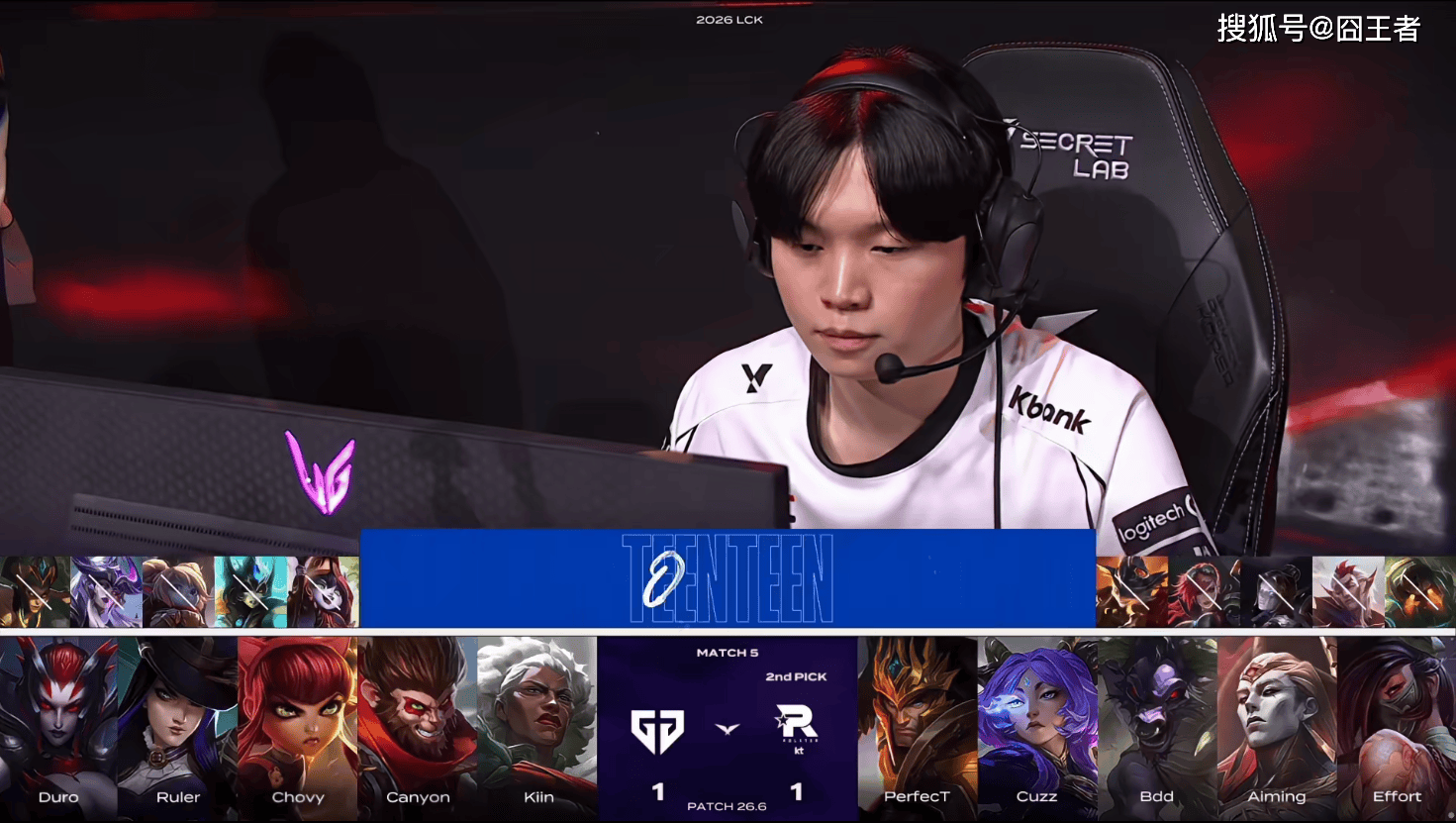This screenshot has width=1456, height=823.
Task: Click Bdd's champion pick portrait
Action: [1157, 723]
